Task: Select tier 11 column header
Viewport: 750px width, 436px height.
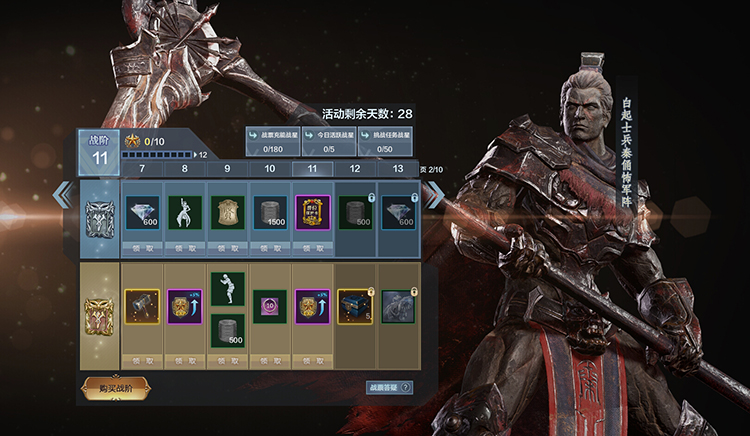Action: (x=312, y=169)
